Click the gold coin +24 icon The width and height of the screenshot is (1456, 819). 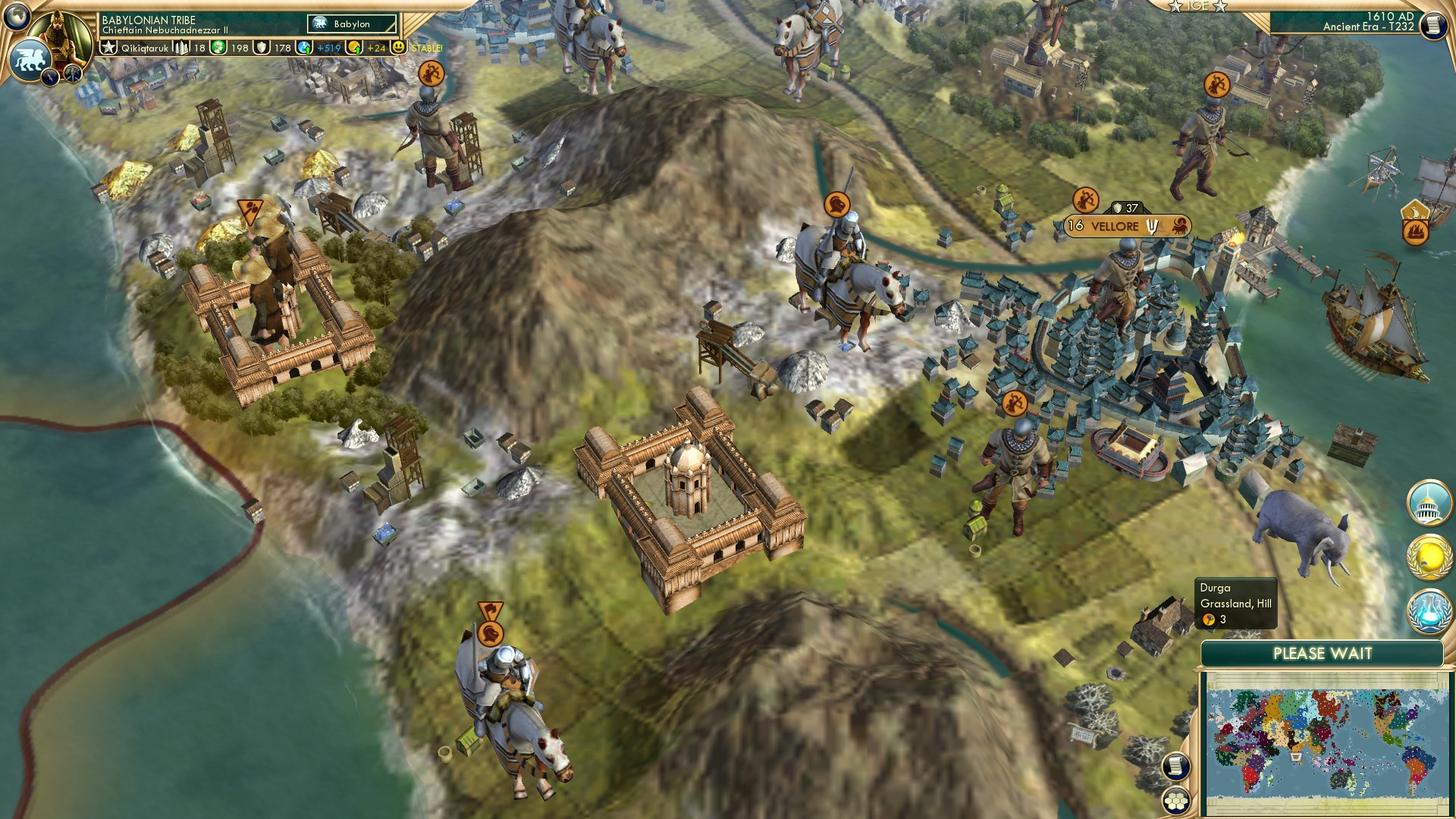356,48
